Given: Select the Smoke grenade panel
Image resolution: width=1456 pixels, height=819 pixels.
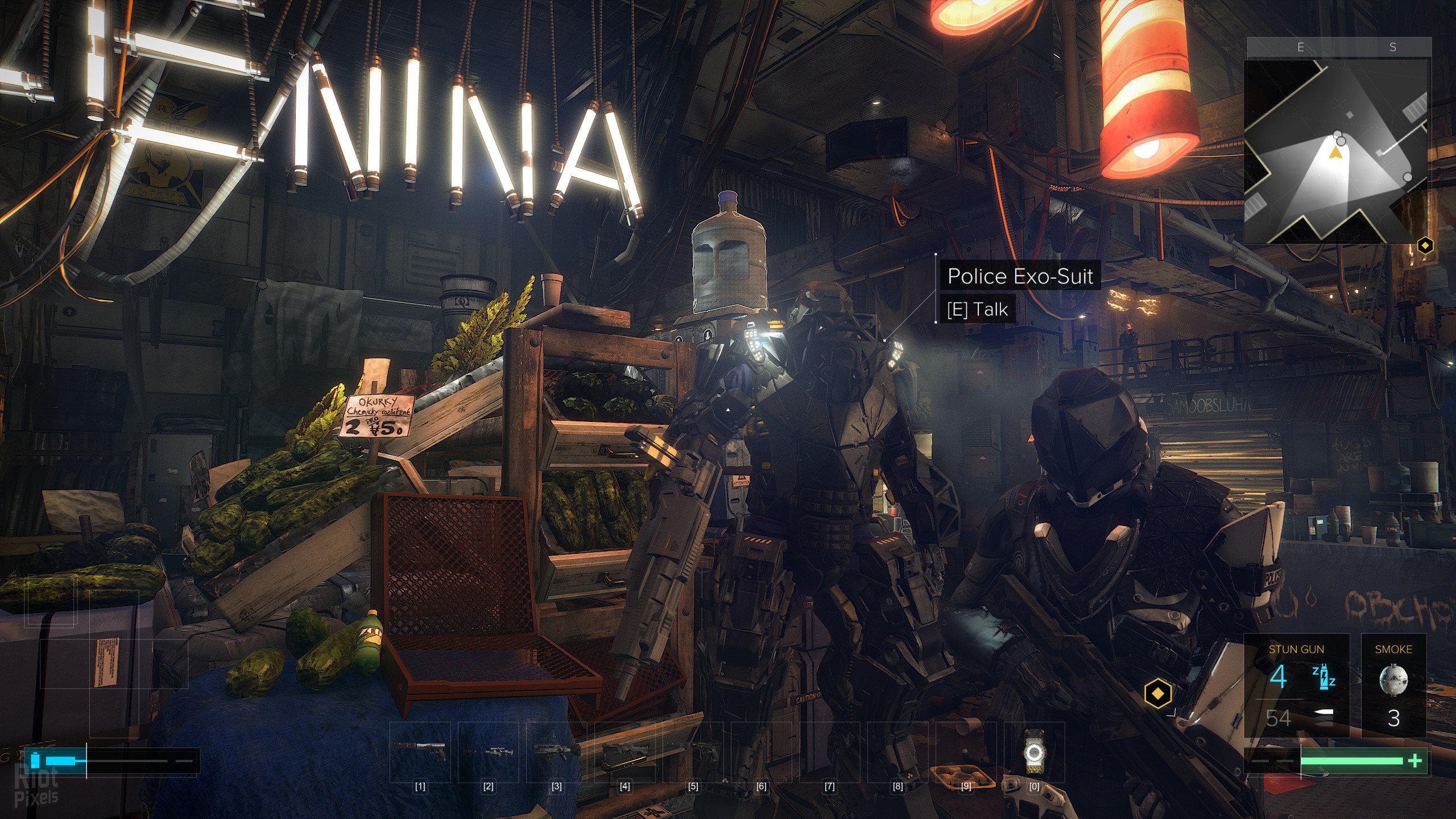Looking at the screenshot, I should coord(1393,685).
